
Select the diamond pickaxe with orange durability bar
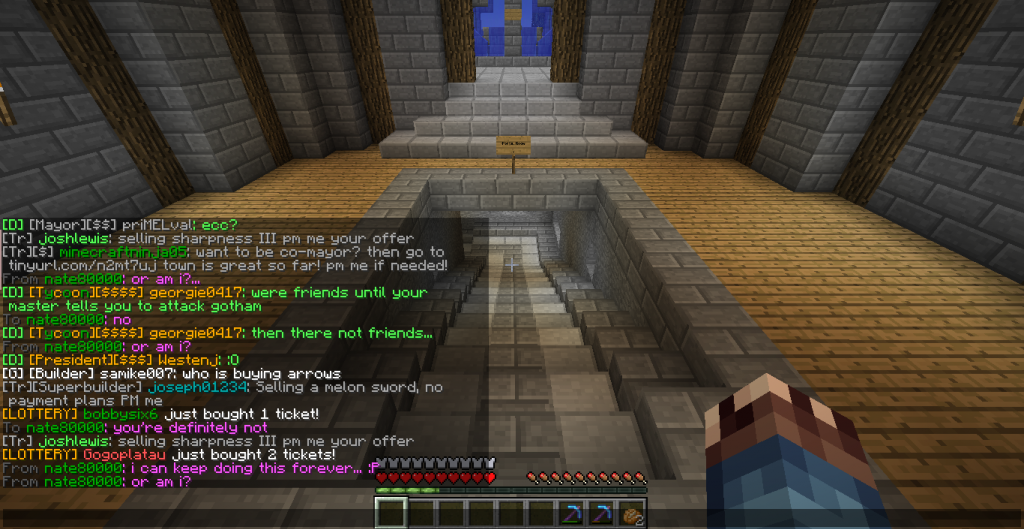[603, 513]
